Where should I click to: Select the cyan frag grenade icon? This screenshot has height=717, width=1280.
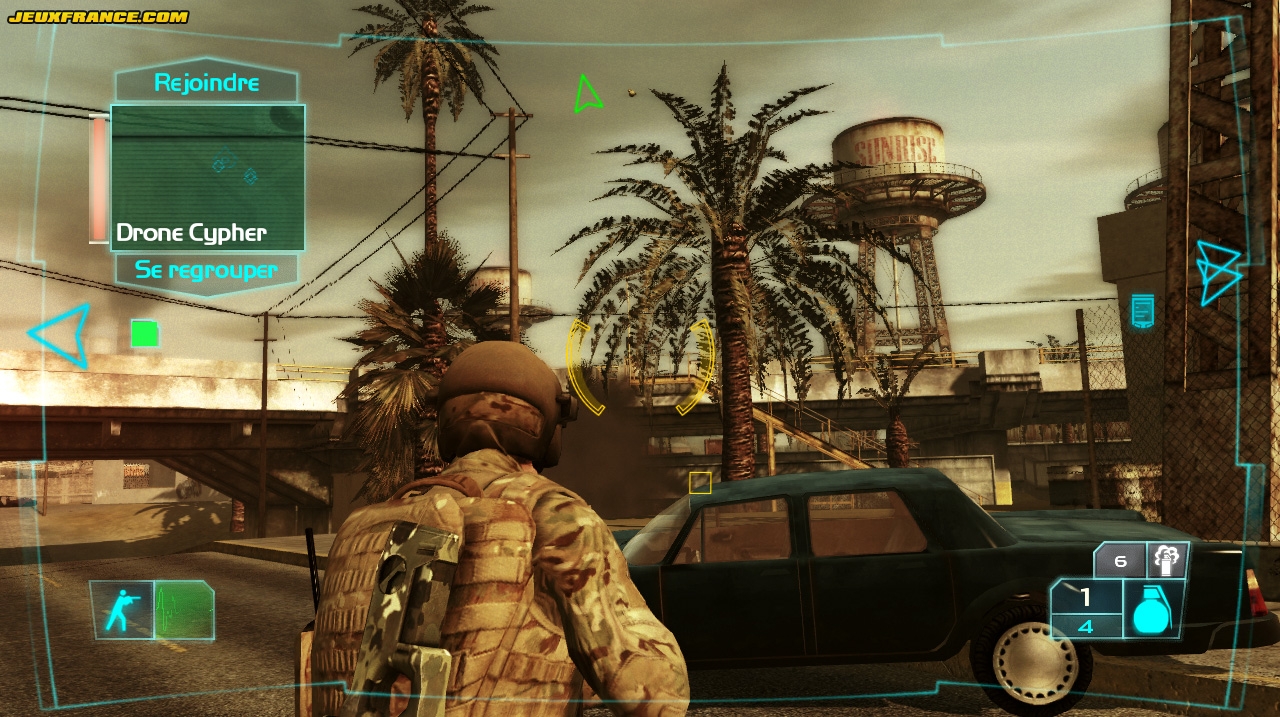(1153, 610)
